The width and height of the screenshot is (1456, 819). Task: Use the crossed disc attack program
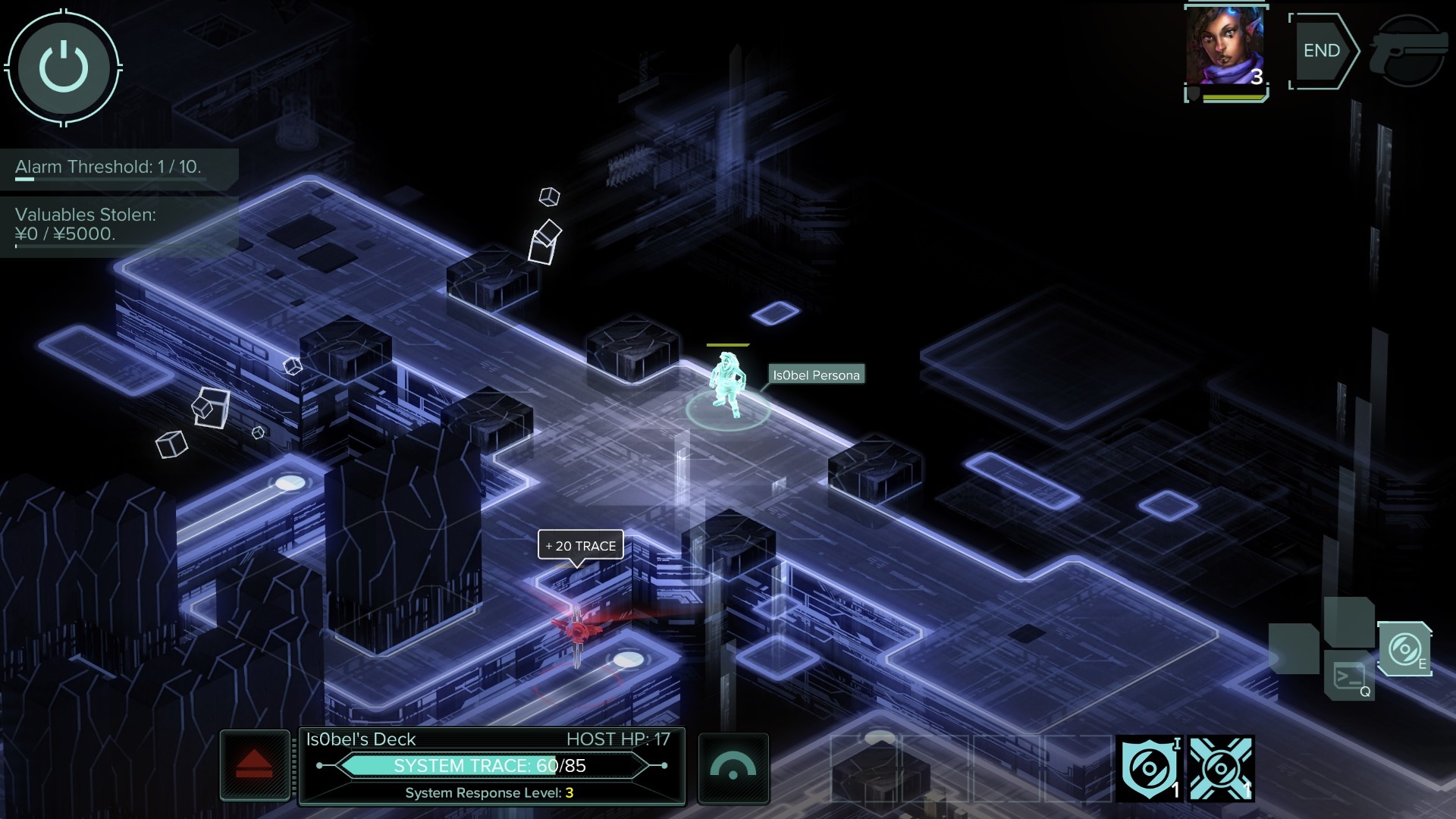coord(1220,768)
